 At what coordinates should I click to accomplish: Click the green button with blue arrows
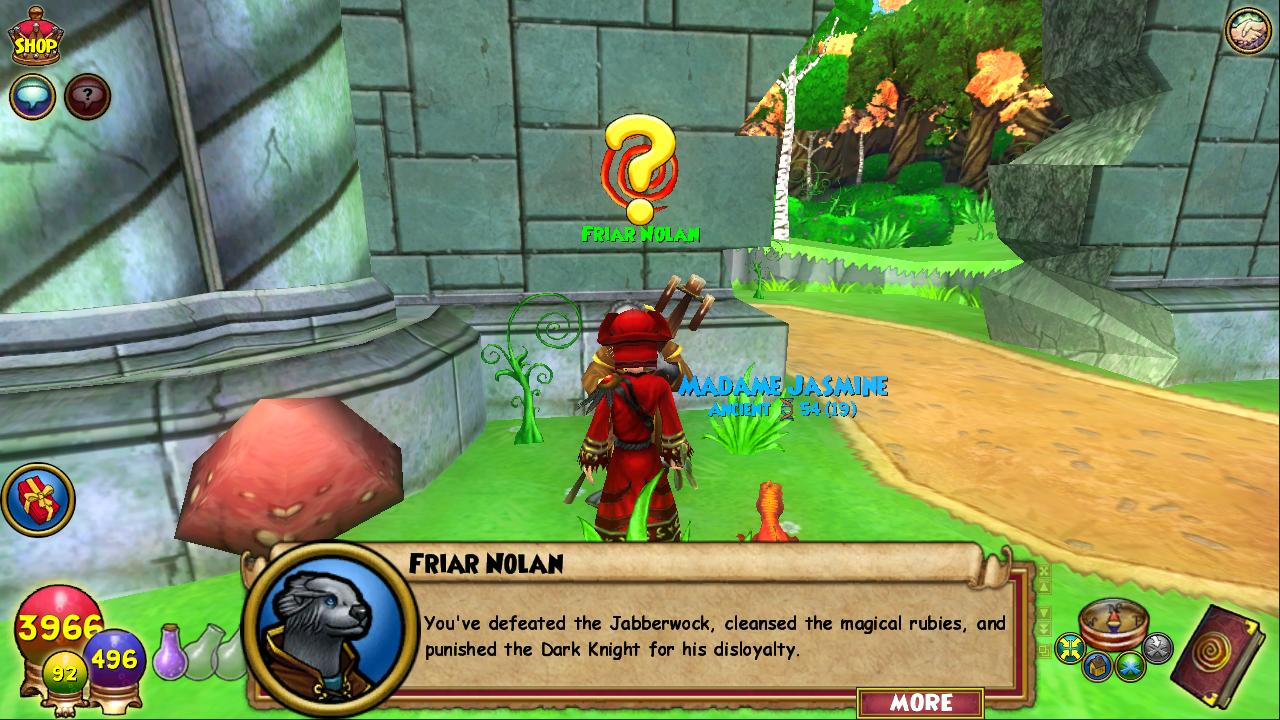(1131, 664)
